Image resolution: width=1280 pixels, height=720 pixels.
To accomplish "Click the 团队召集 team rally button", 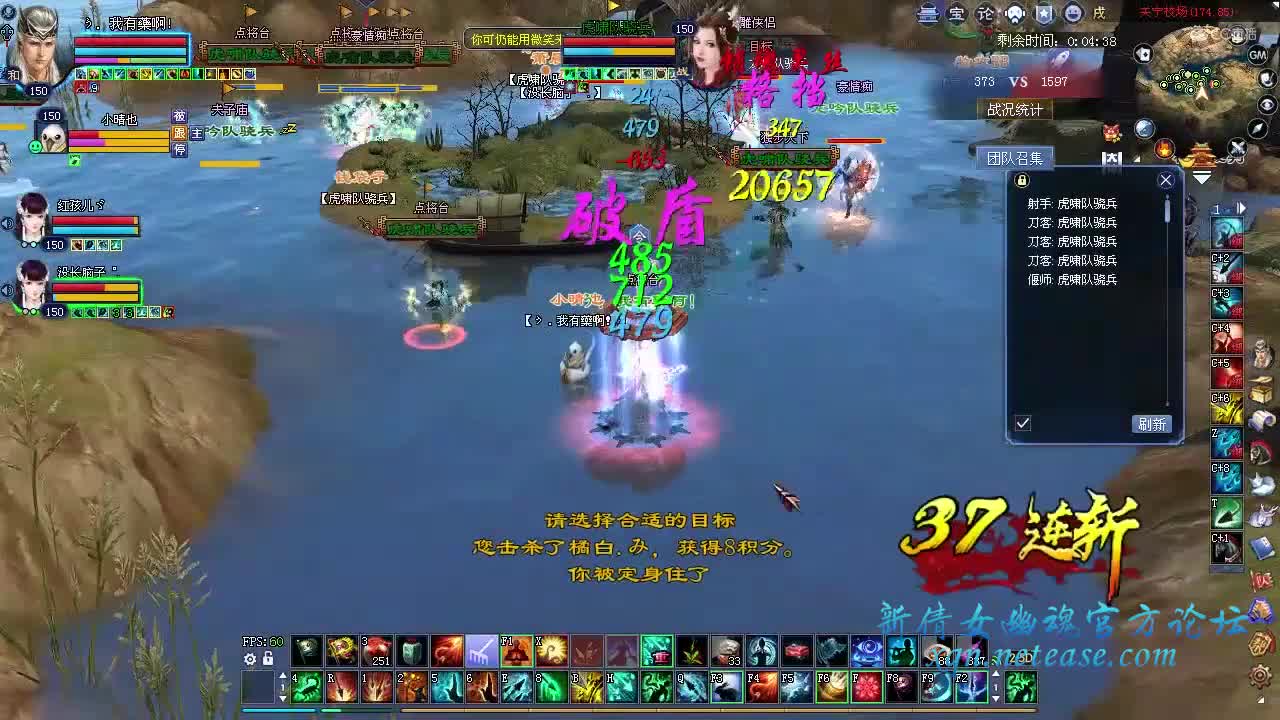I will point(1017,157).
